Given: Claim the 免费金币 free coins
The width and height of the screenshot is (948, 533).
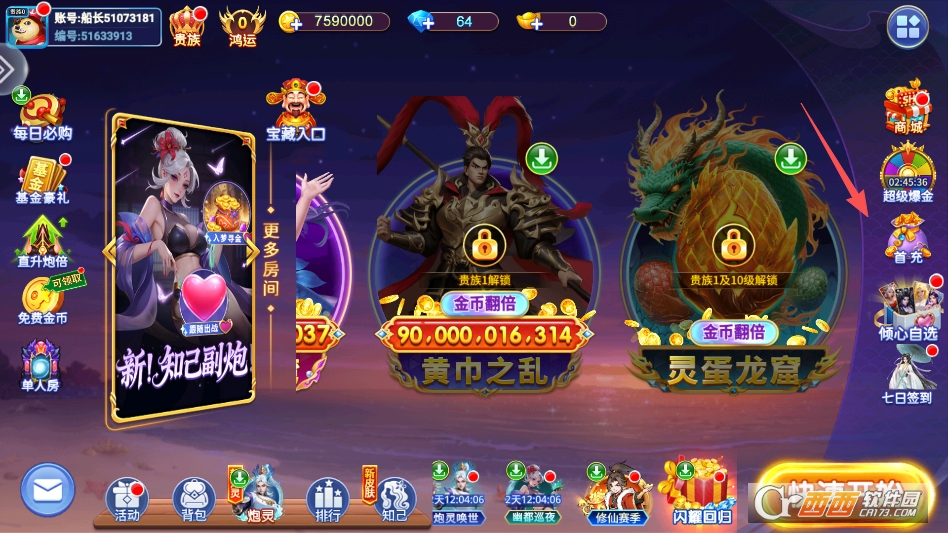Looking at the screenshot, I should pos(42,300).
